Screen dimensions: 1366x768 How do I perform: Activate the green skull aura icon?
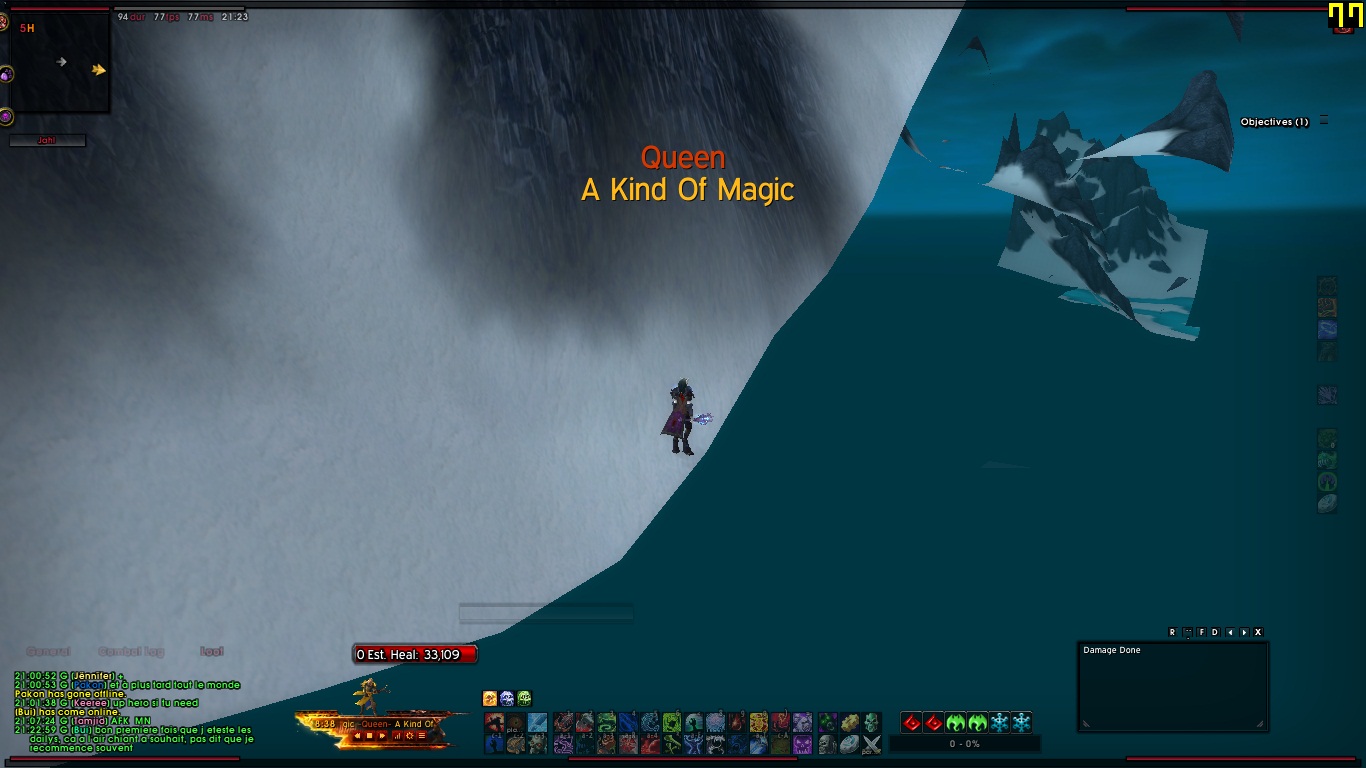[524, 698]
